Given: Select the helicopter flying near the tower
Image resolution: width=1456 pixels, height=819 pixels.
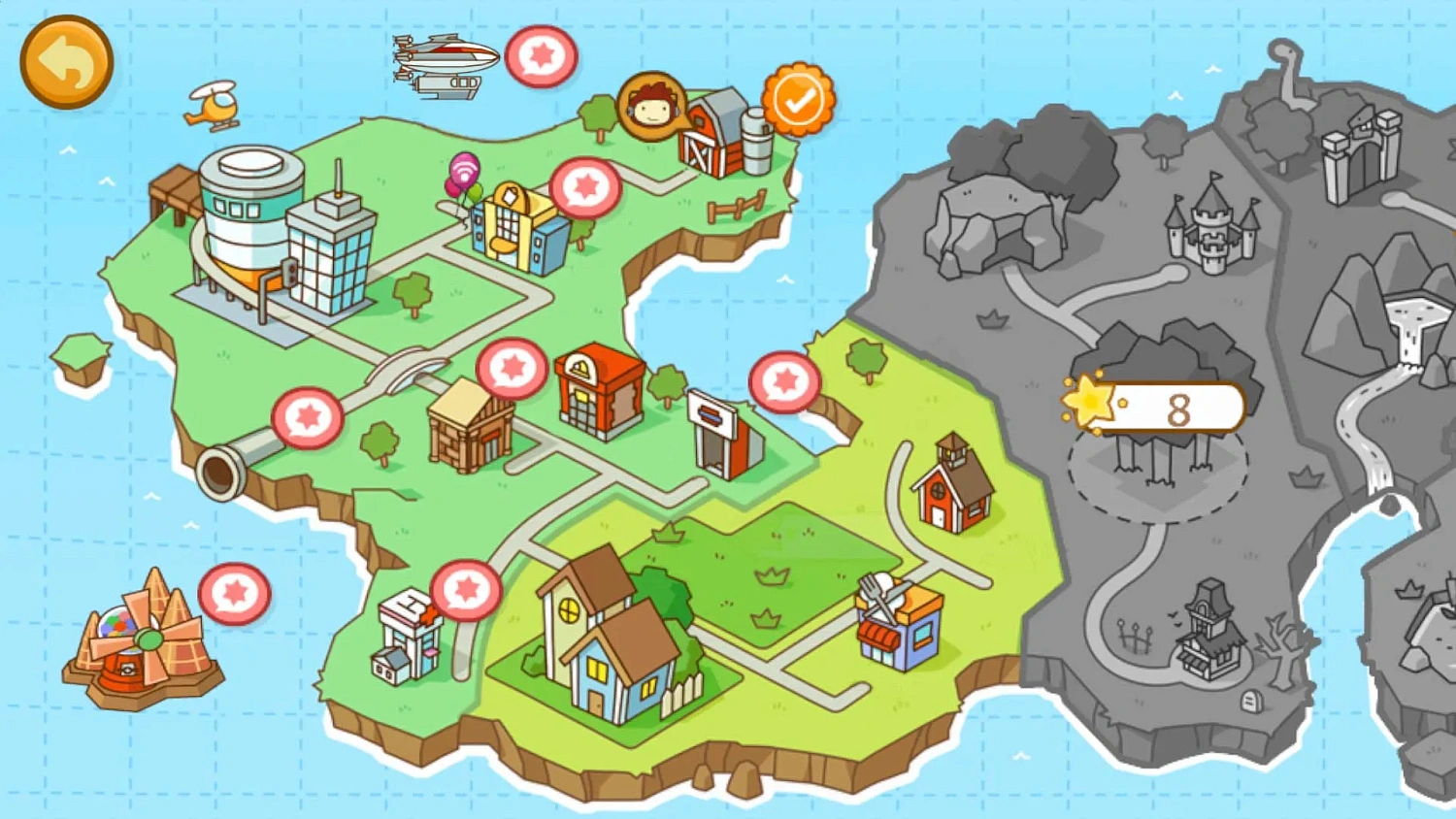Looking at the screenshot, I should tap(212, 109).
